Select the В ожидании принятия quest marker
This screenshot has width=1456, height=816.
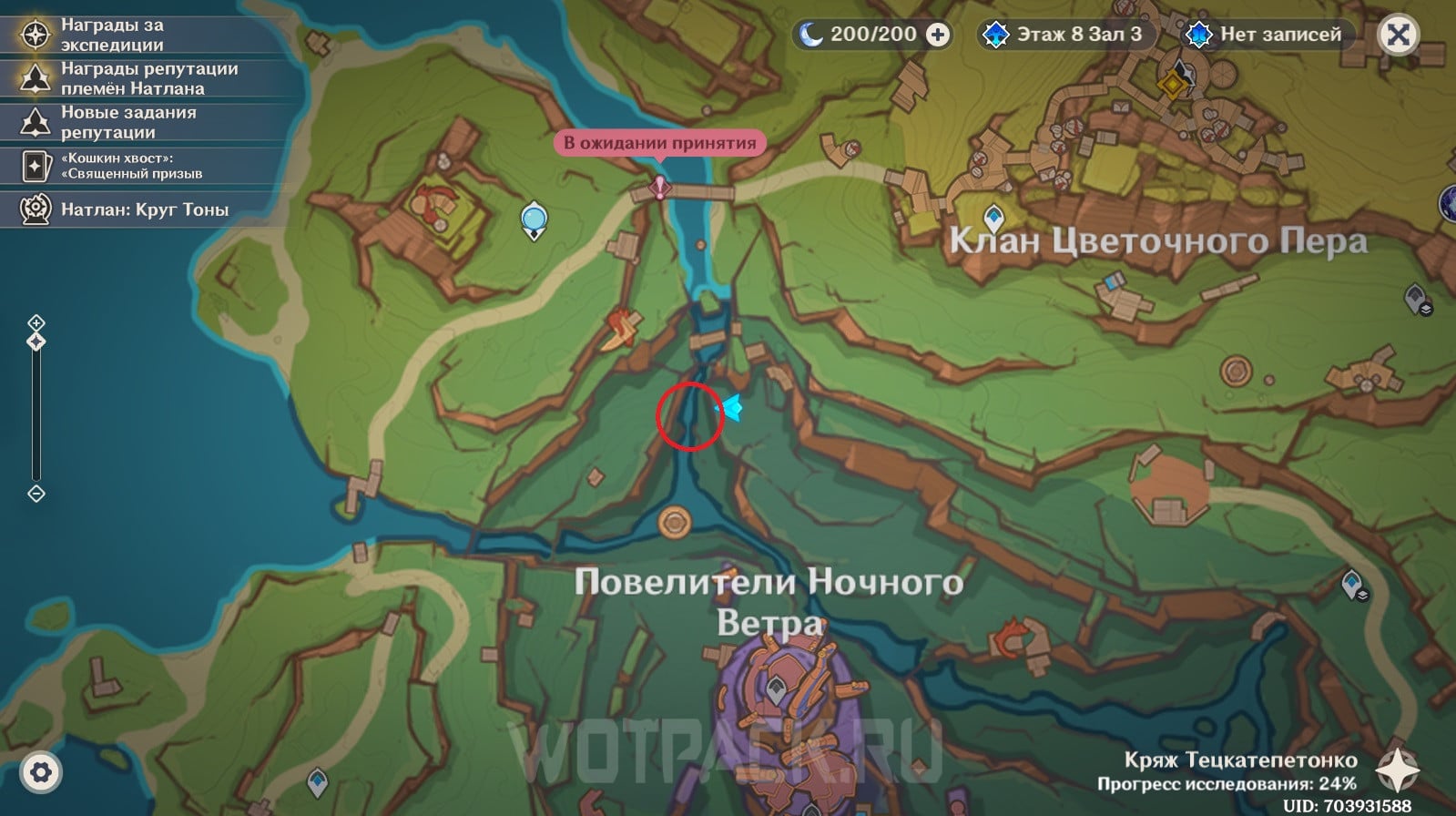(x=660, y=188)
